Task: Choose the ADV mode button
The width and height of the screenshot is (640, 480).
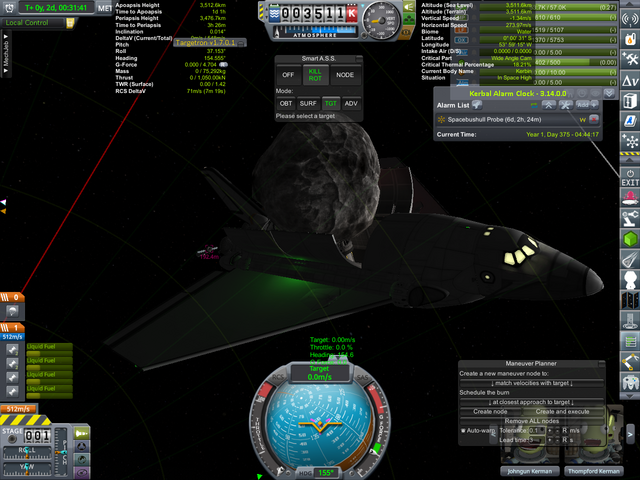Action: click(351, 103)
